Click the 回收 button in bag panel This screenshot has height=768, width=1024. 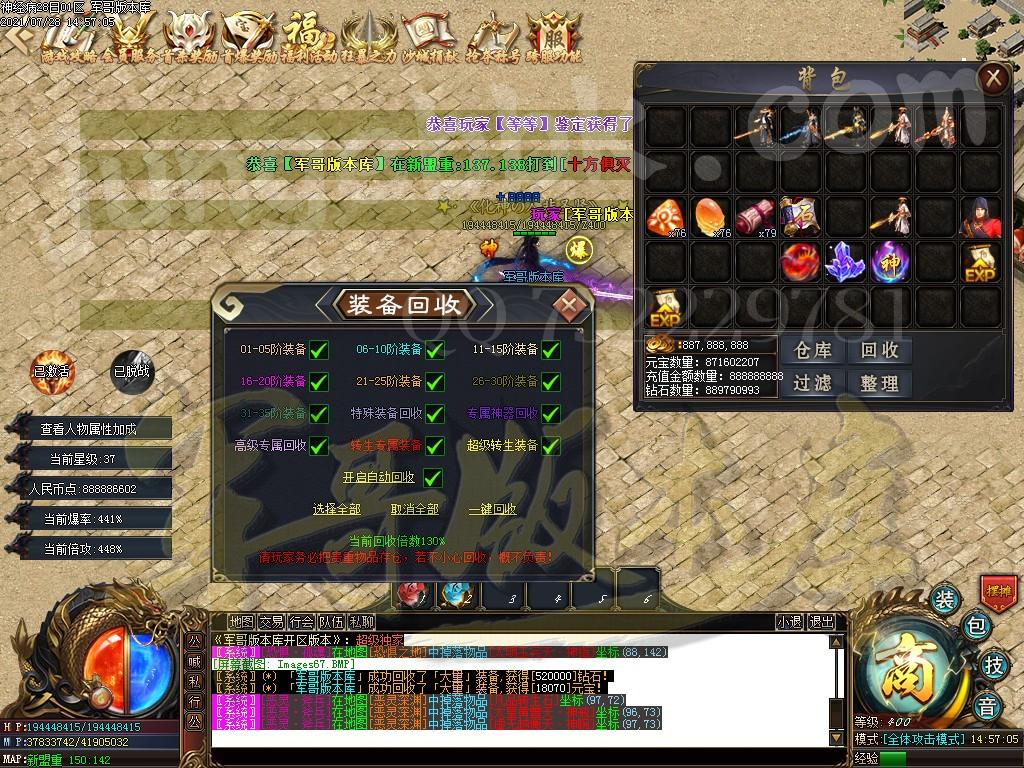pos(879,350)
